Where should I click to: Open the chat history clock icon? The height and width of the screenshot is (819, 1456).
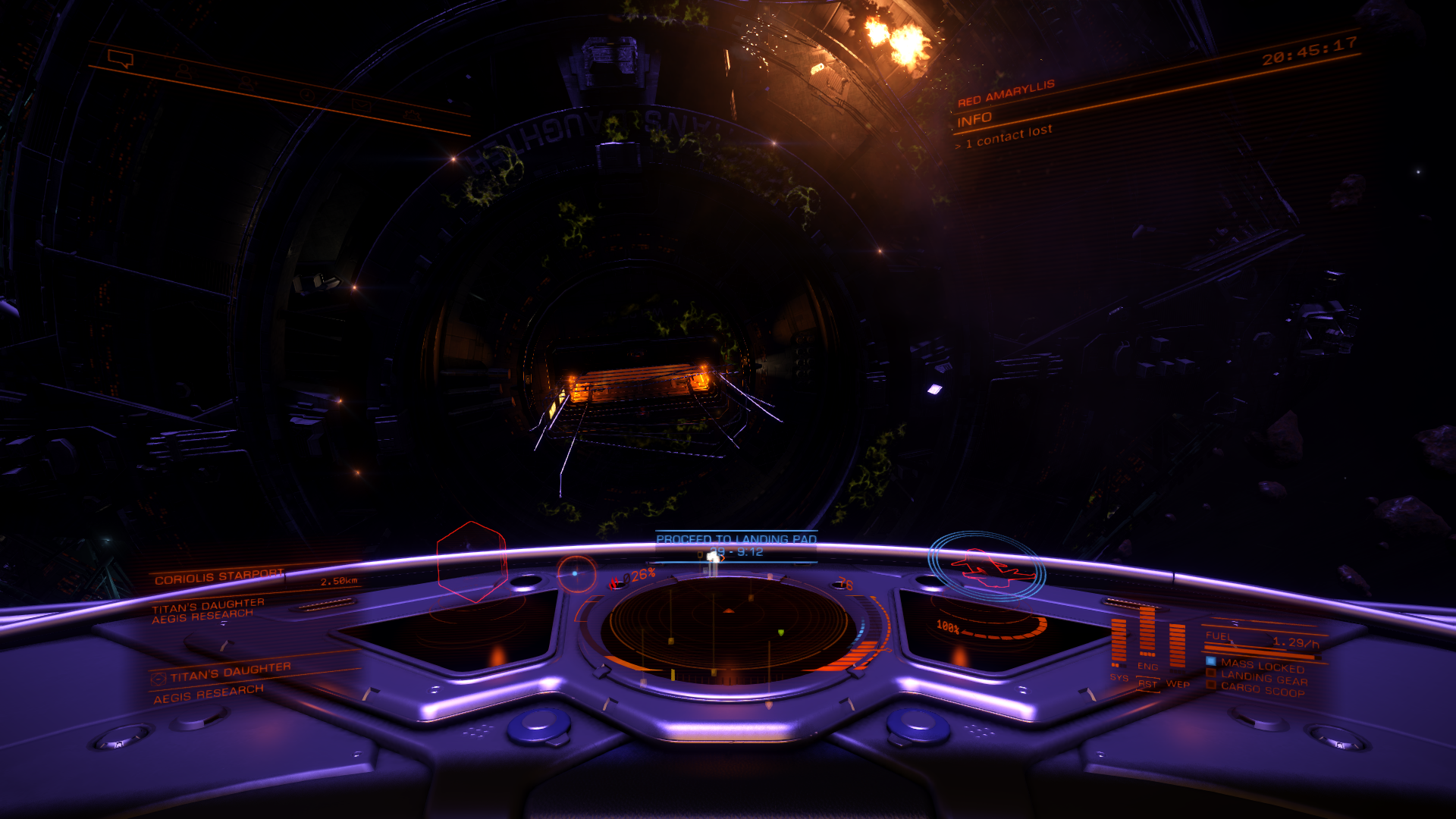(x=308, y=95)
